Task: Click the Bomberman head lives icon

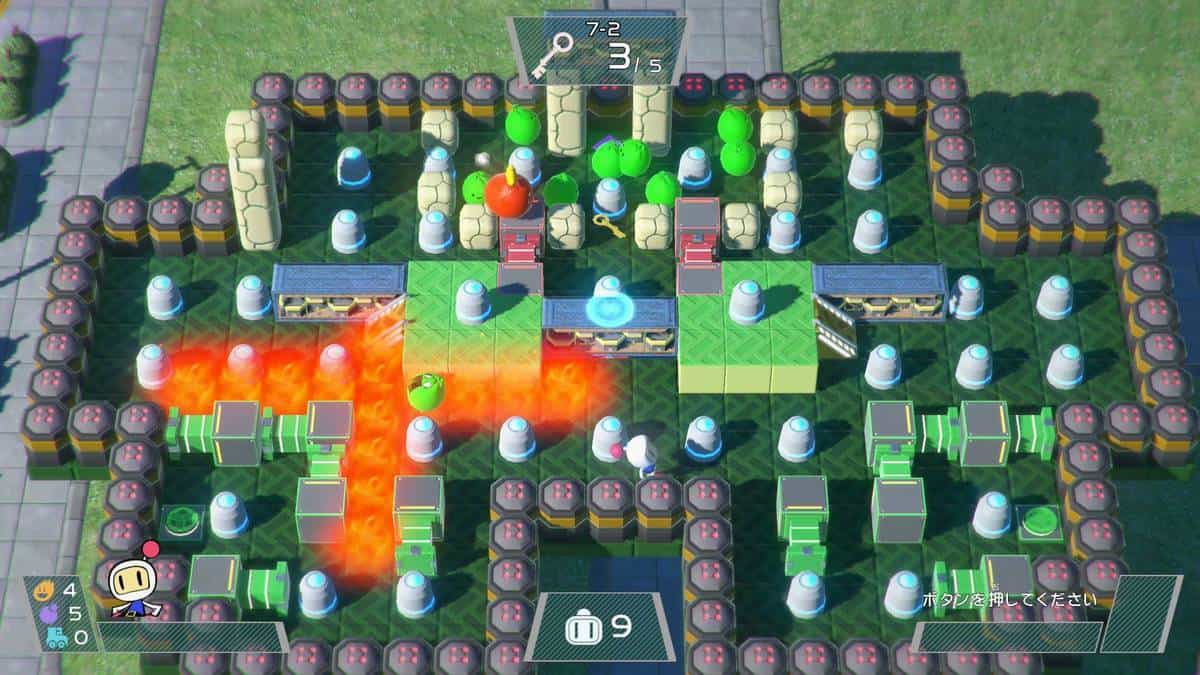Action: point(581,627)
